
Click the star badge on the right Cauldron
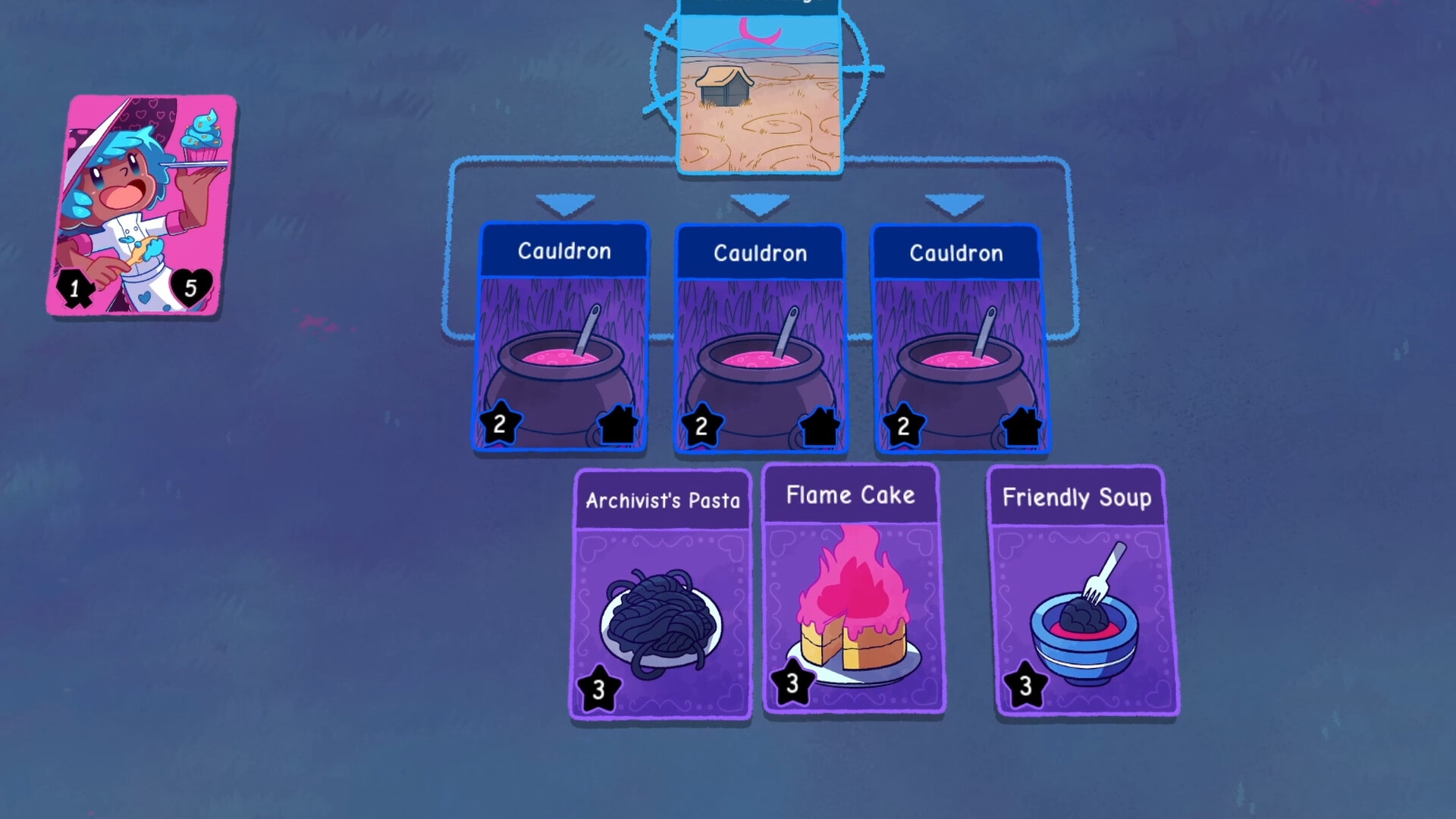point(902,424)
